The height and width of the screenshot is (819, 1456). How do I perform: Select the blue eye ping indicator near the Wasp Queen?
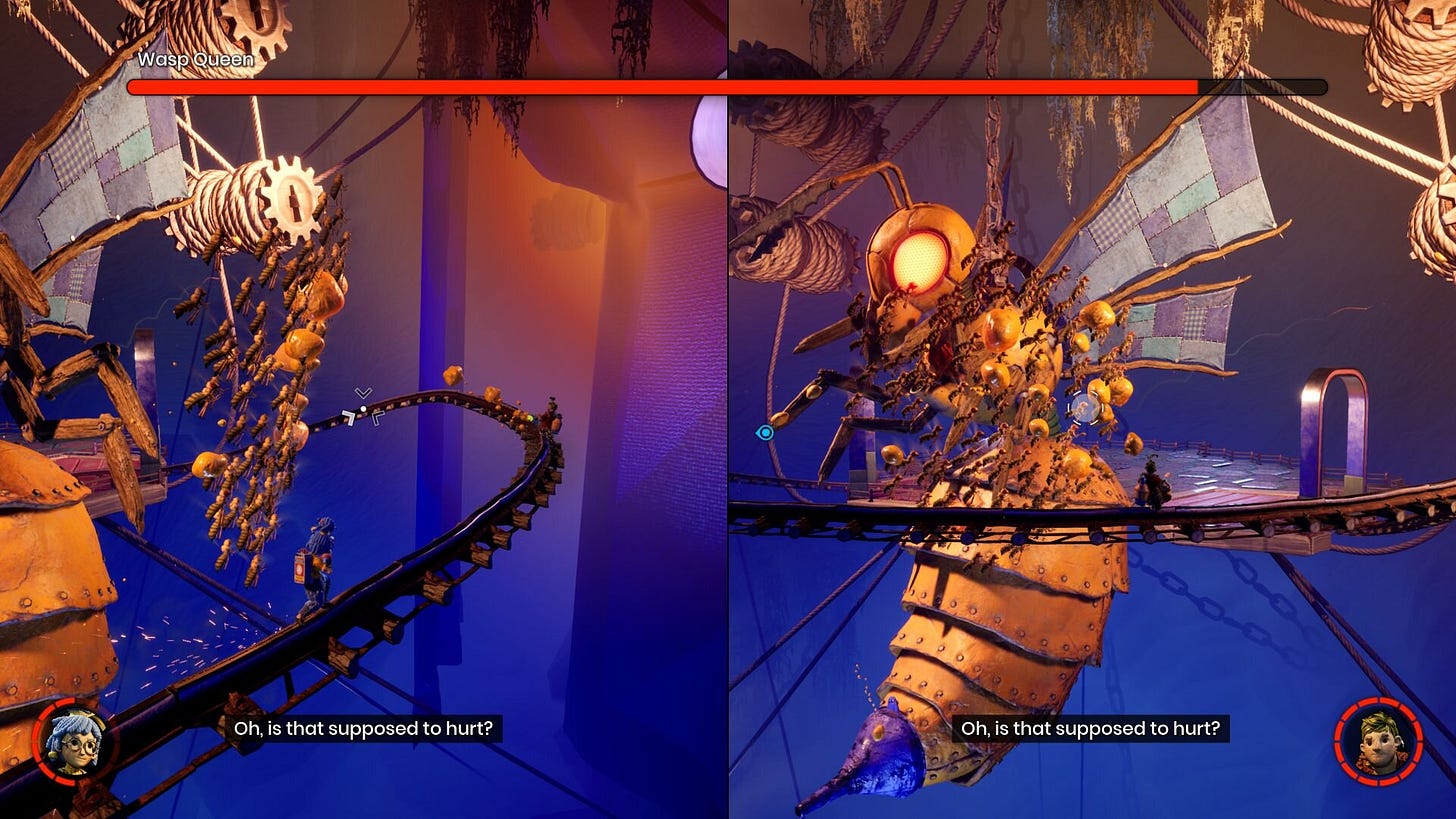tap(766, 432)
